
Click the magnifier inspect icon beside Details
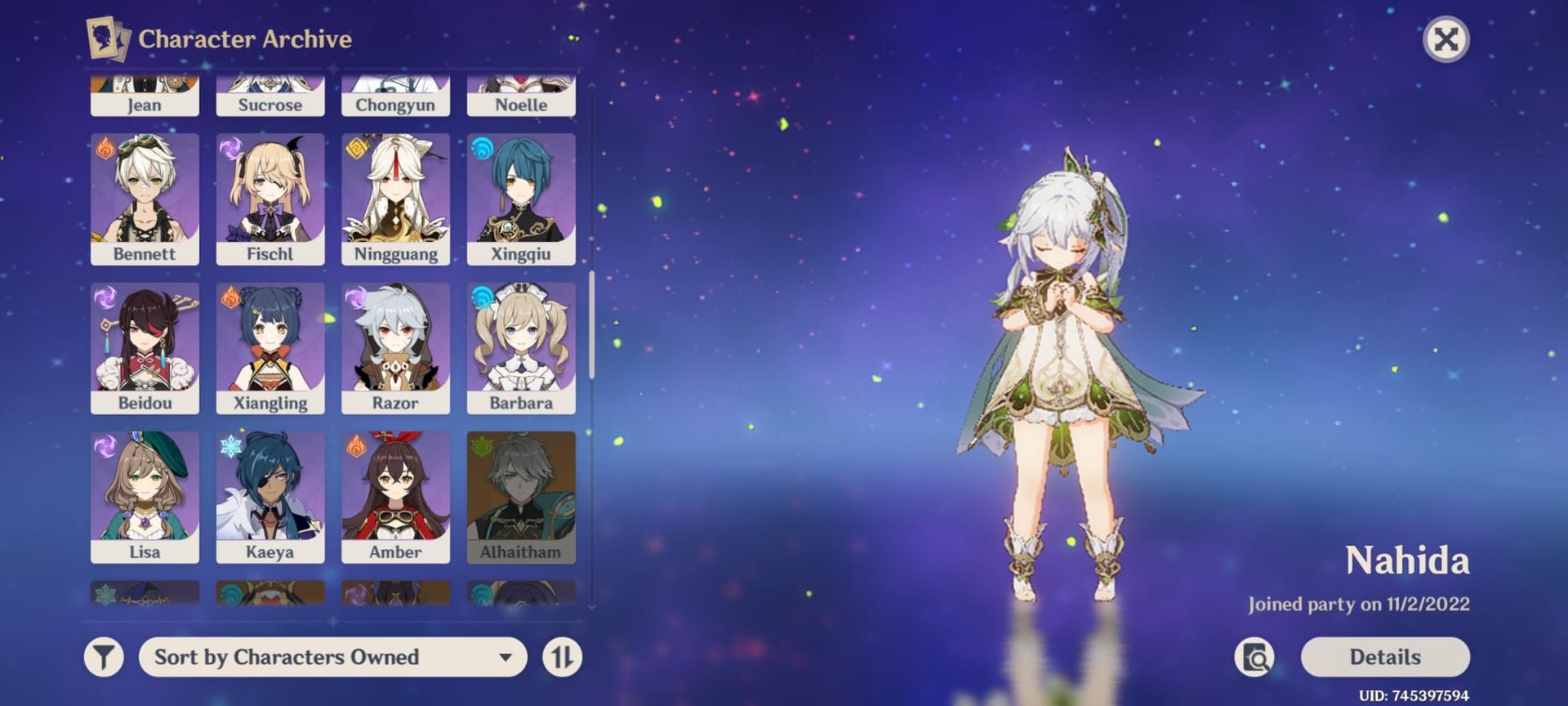[1255, 657]
